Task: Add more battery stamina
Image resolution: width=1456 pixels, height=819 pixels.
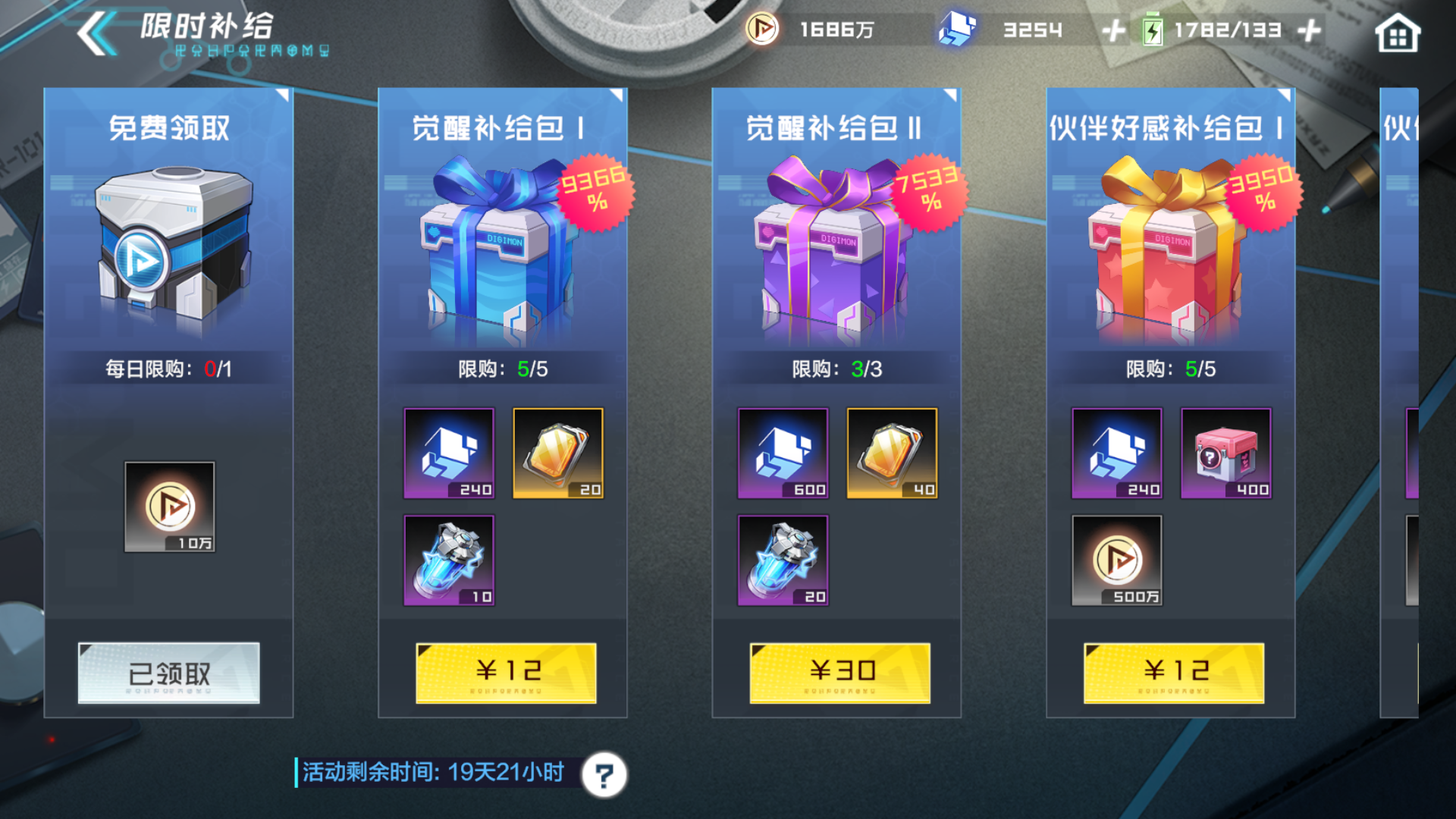Action: 1310,31
